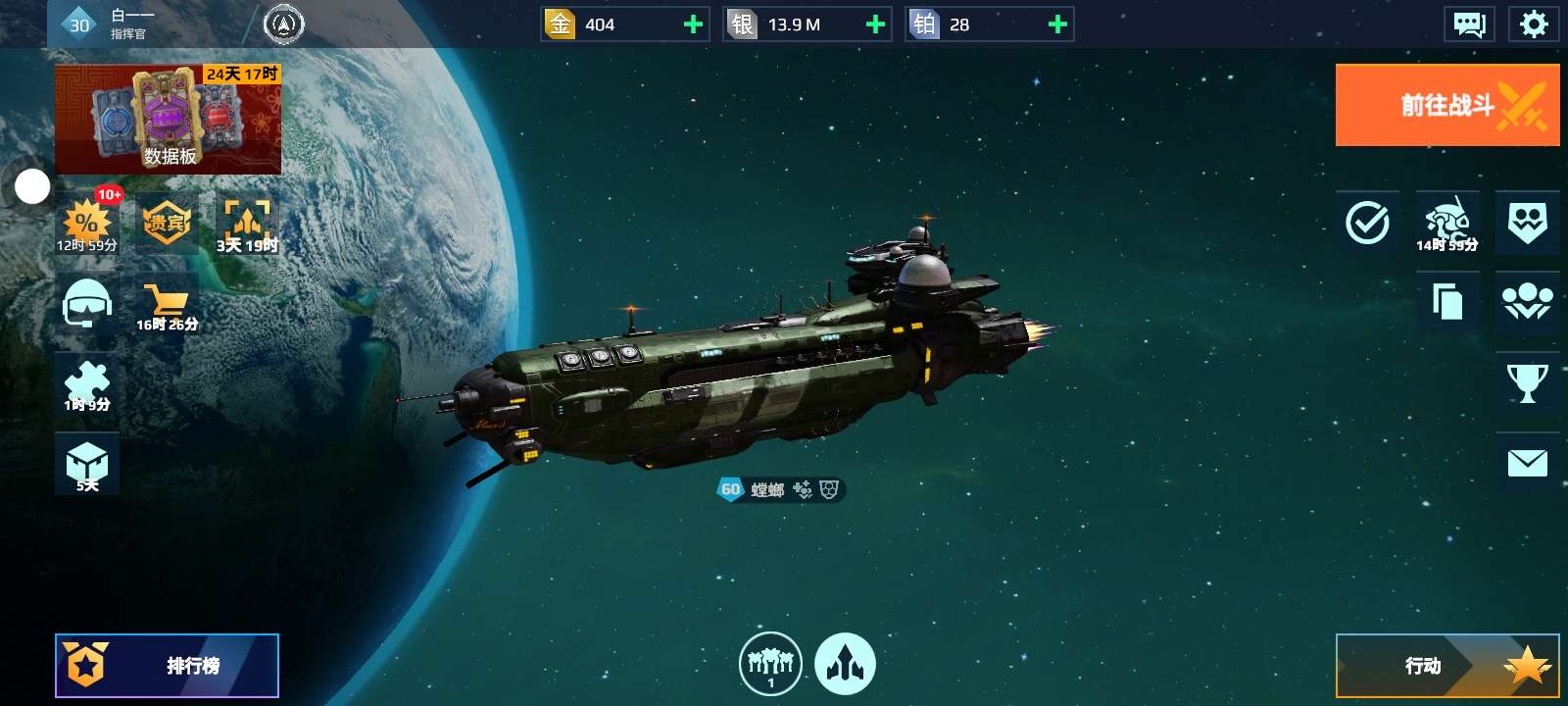
Task: Open the settings gear
Action: coord(1533,25)
